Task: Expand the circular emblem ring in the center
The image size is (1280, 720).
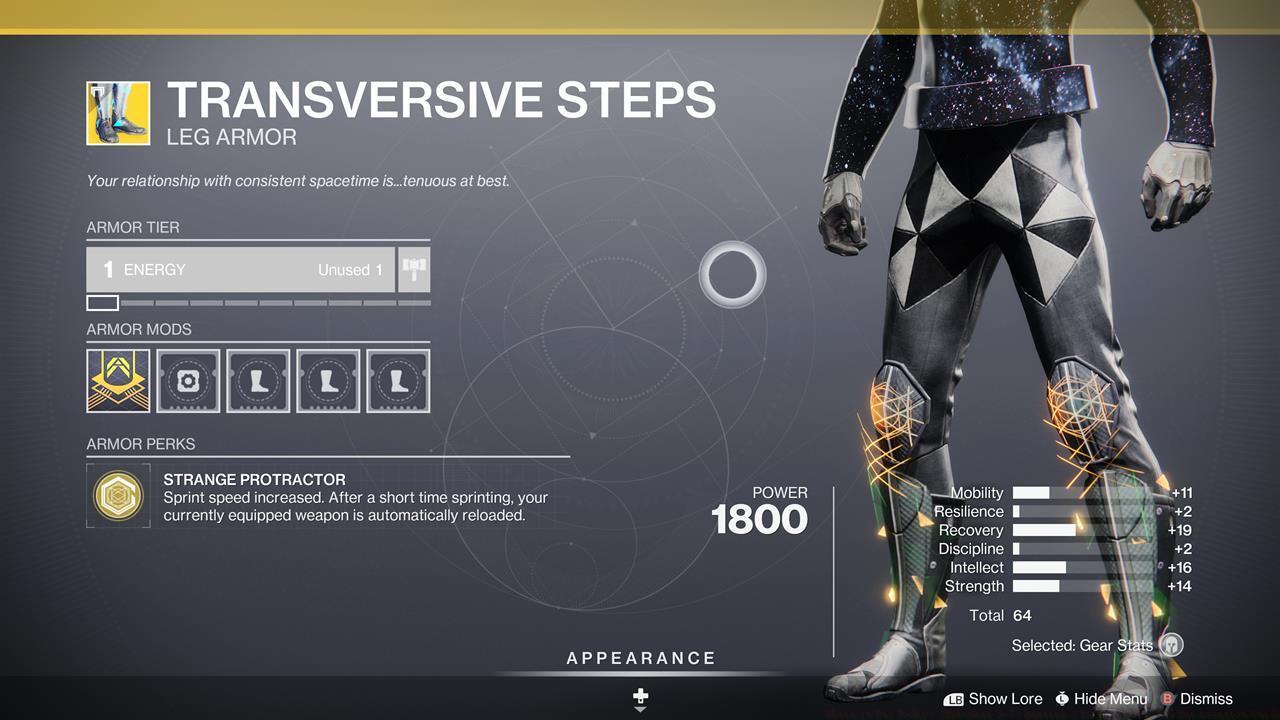Action: 733,274
